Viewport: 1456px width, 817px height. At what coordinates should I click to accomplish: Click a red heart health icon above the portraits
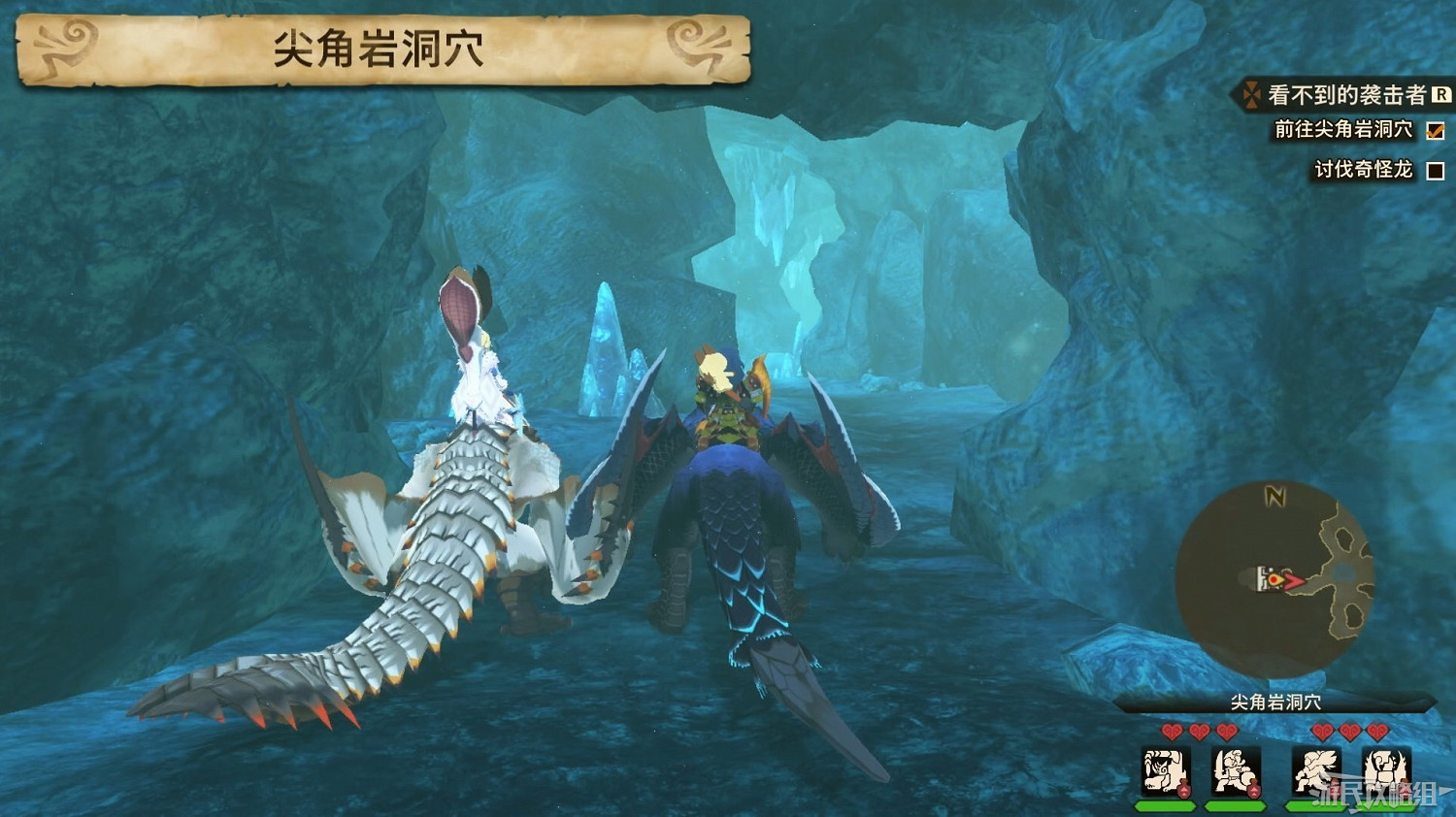(x=1172, y=731)
